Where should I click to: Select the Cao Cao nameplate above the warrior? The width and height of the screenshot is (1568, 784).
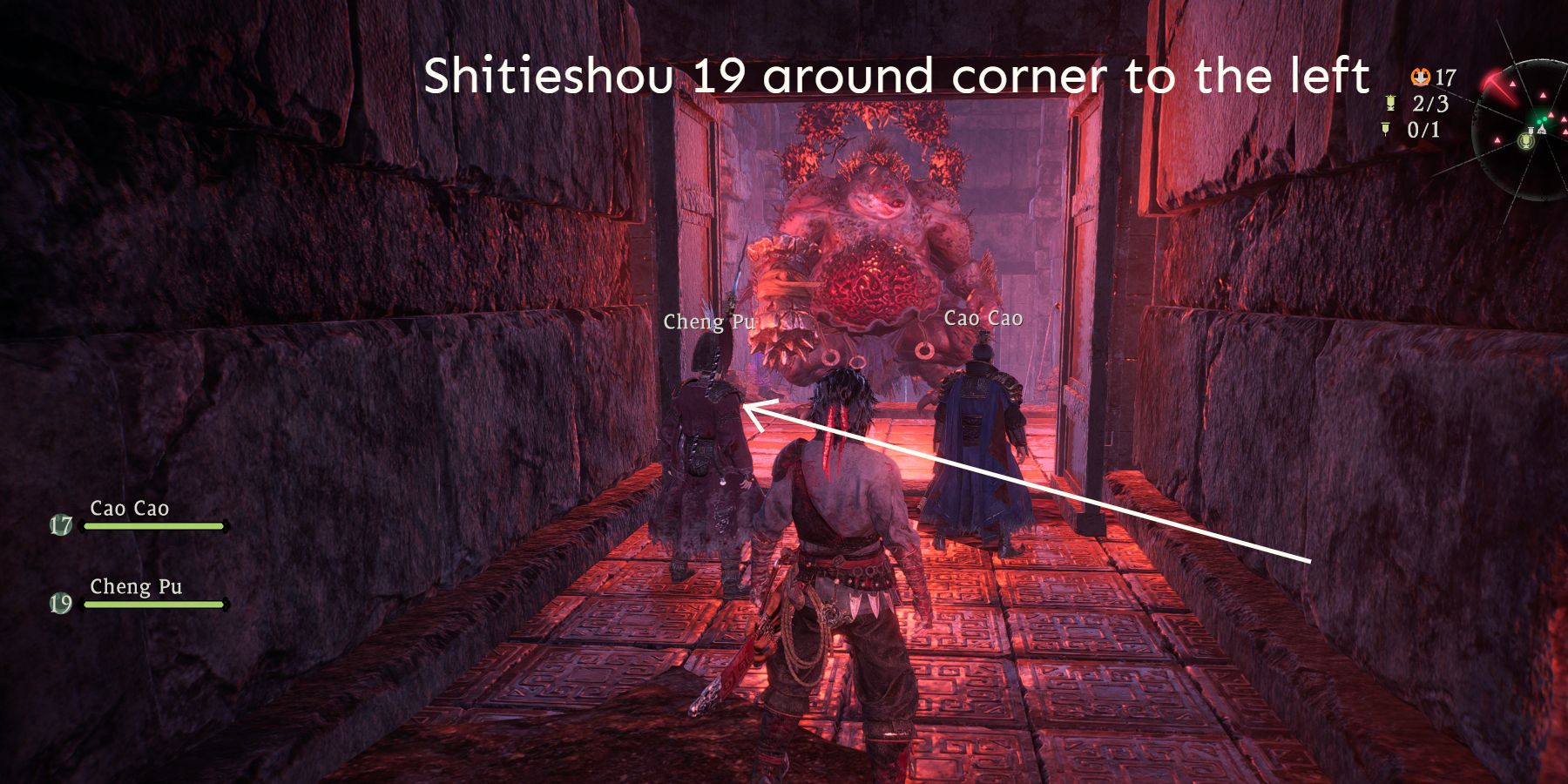click(983, 319)
